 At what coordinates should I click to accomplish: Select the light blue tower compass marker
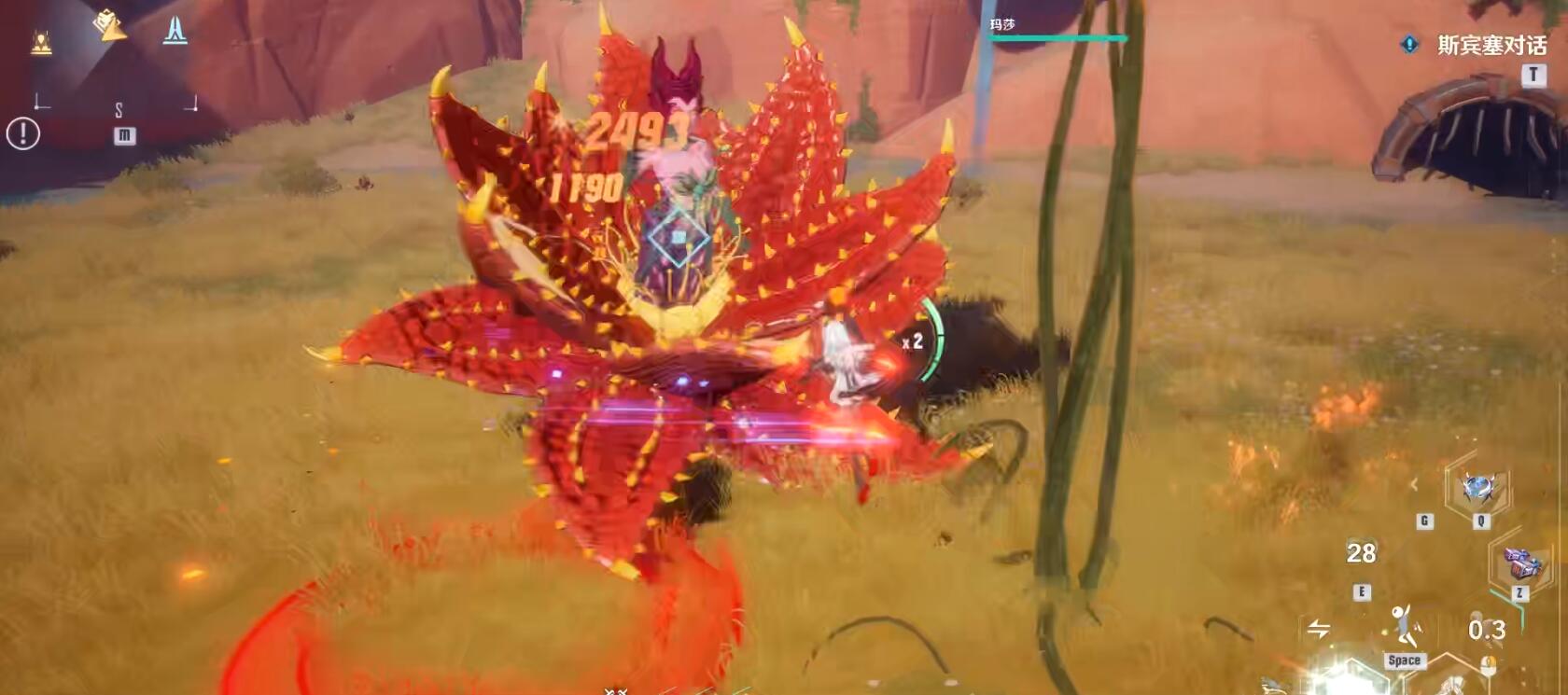(175, 30)
